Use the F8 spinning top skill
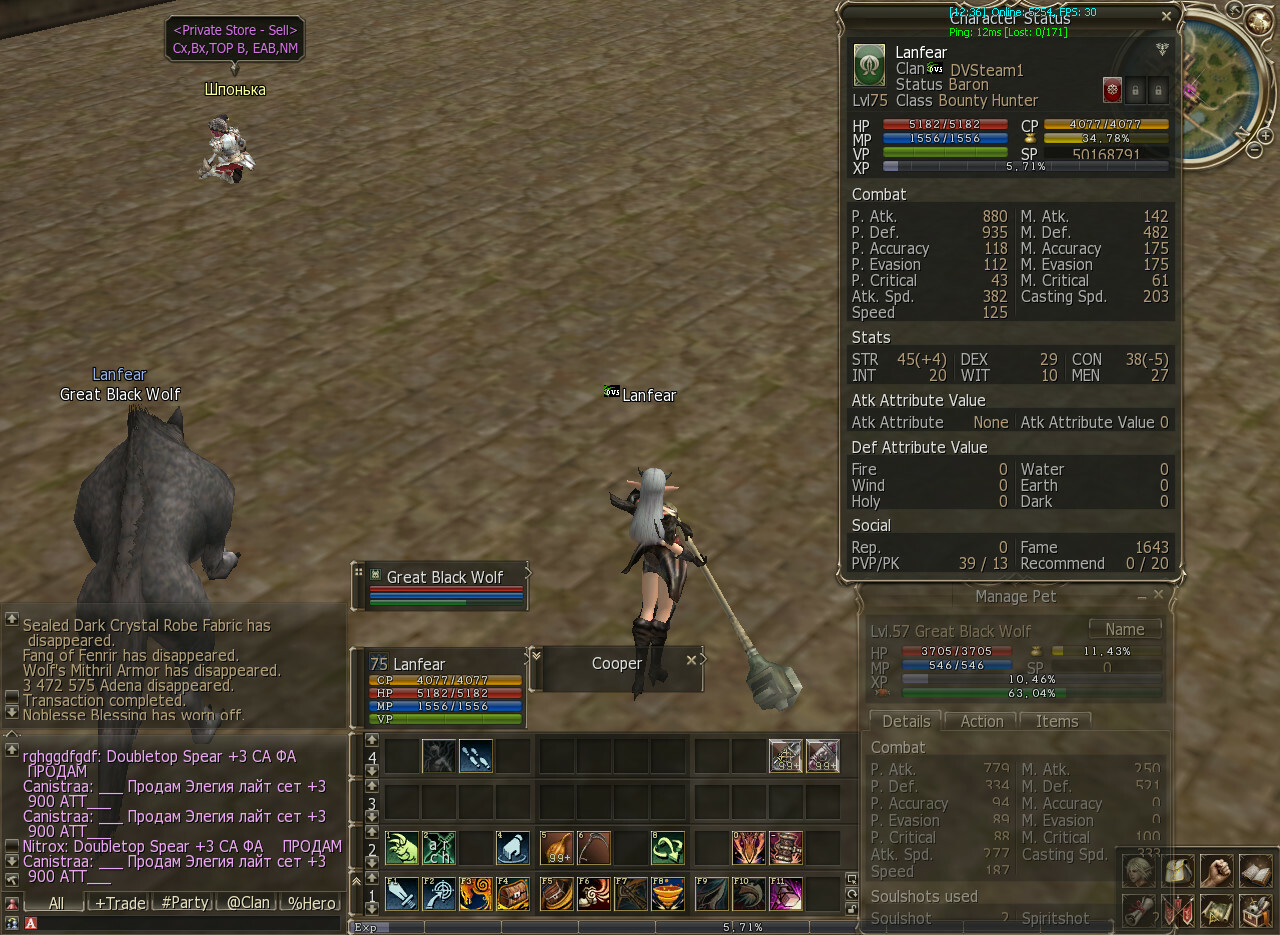This screenshot has width=1280, height=935. (x=668, y=894)
